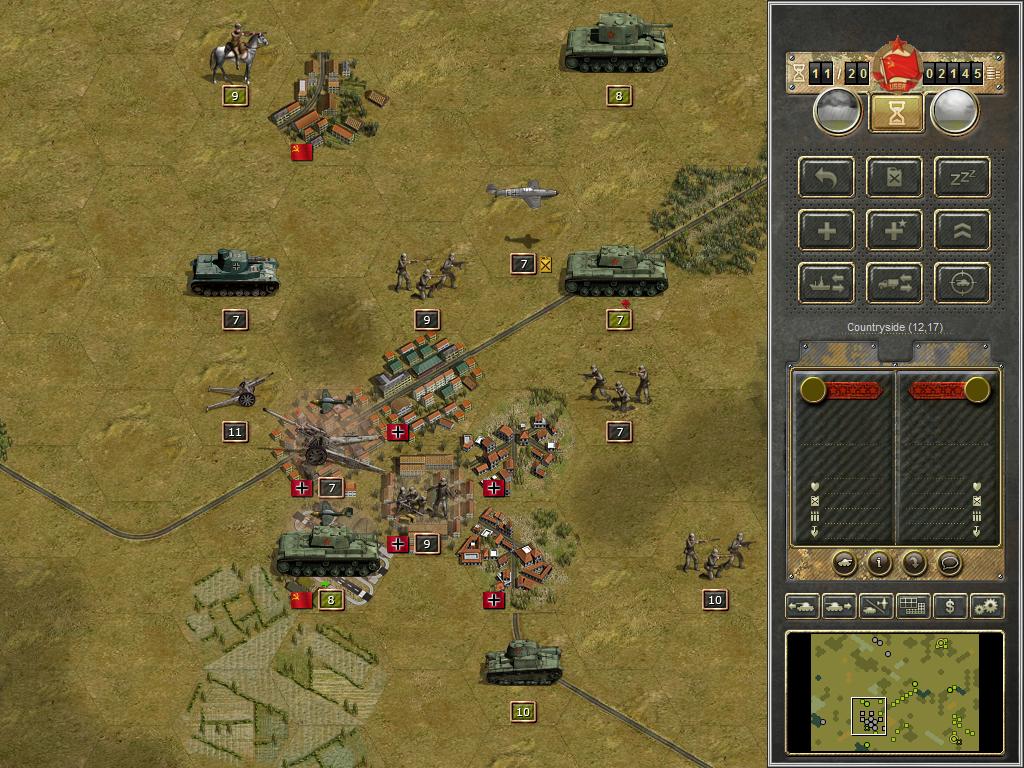1024x768 pixels.
Task: Open the tank crosshair button
Action: pyautogui.click(x=962, y=284)
